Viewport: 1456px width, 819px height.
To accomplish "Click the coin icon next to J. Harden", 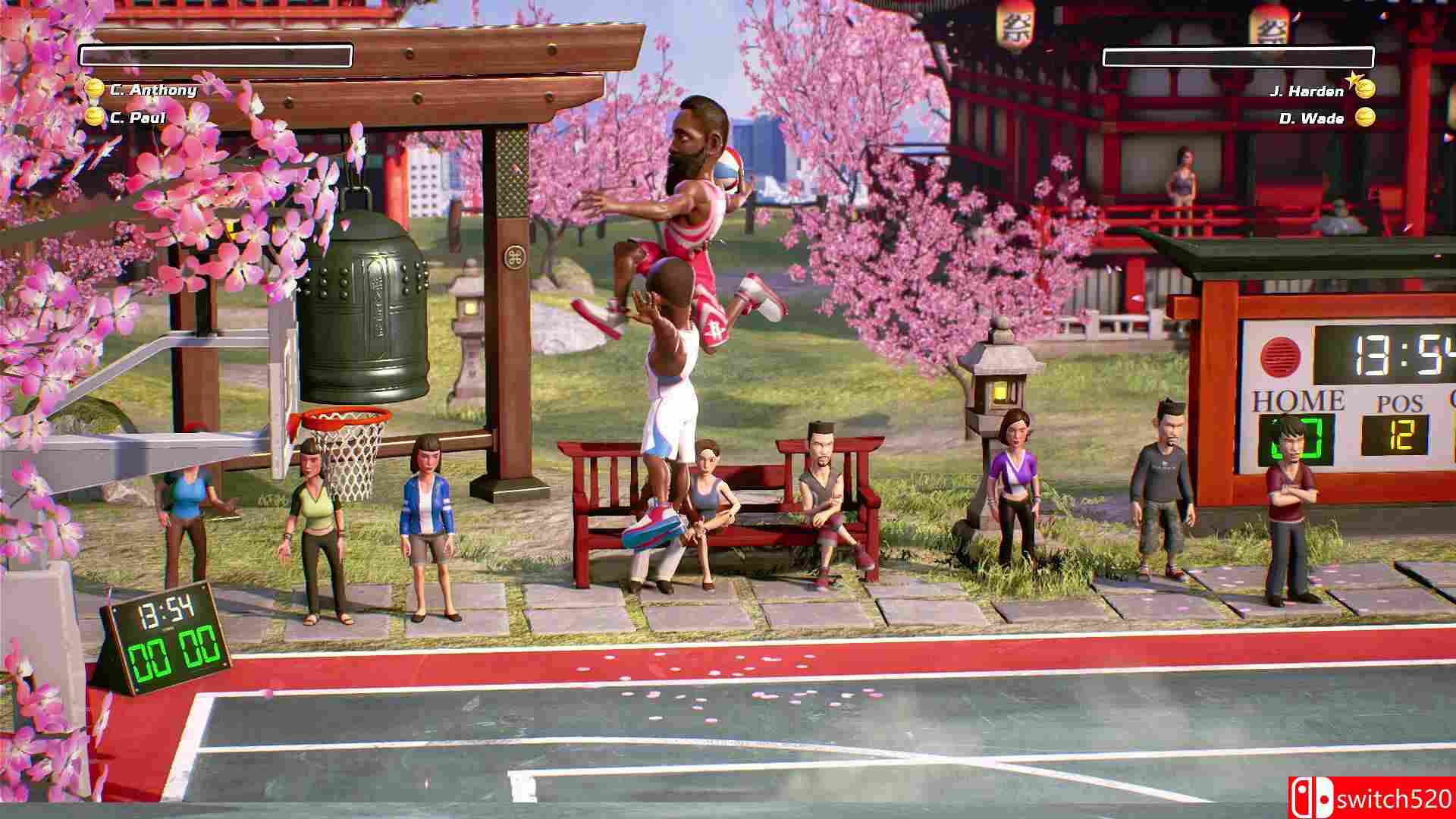I will coord(1367,88).
